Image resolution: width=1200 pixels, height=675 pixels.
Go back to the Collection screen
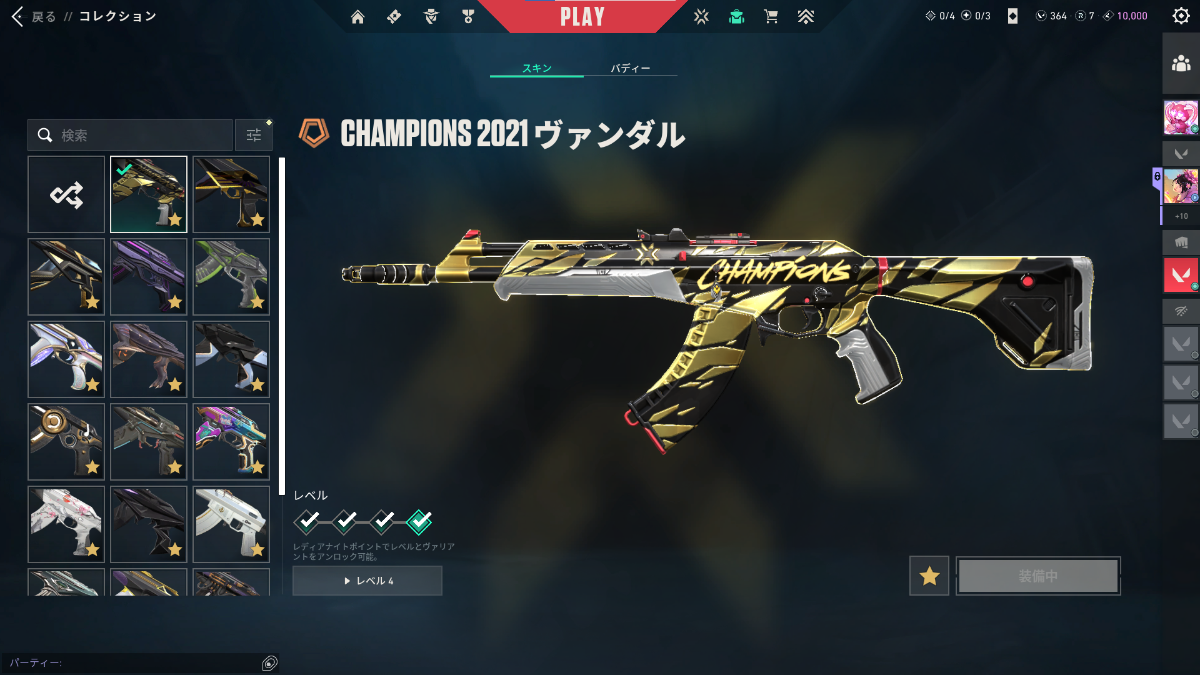point(35,16)
